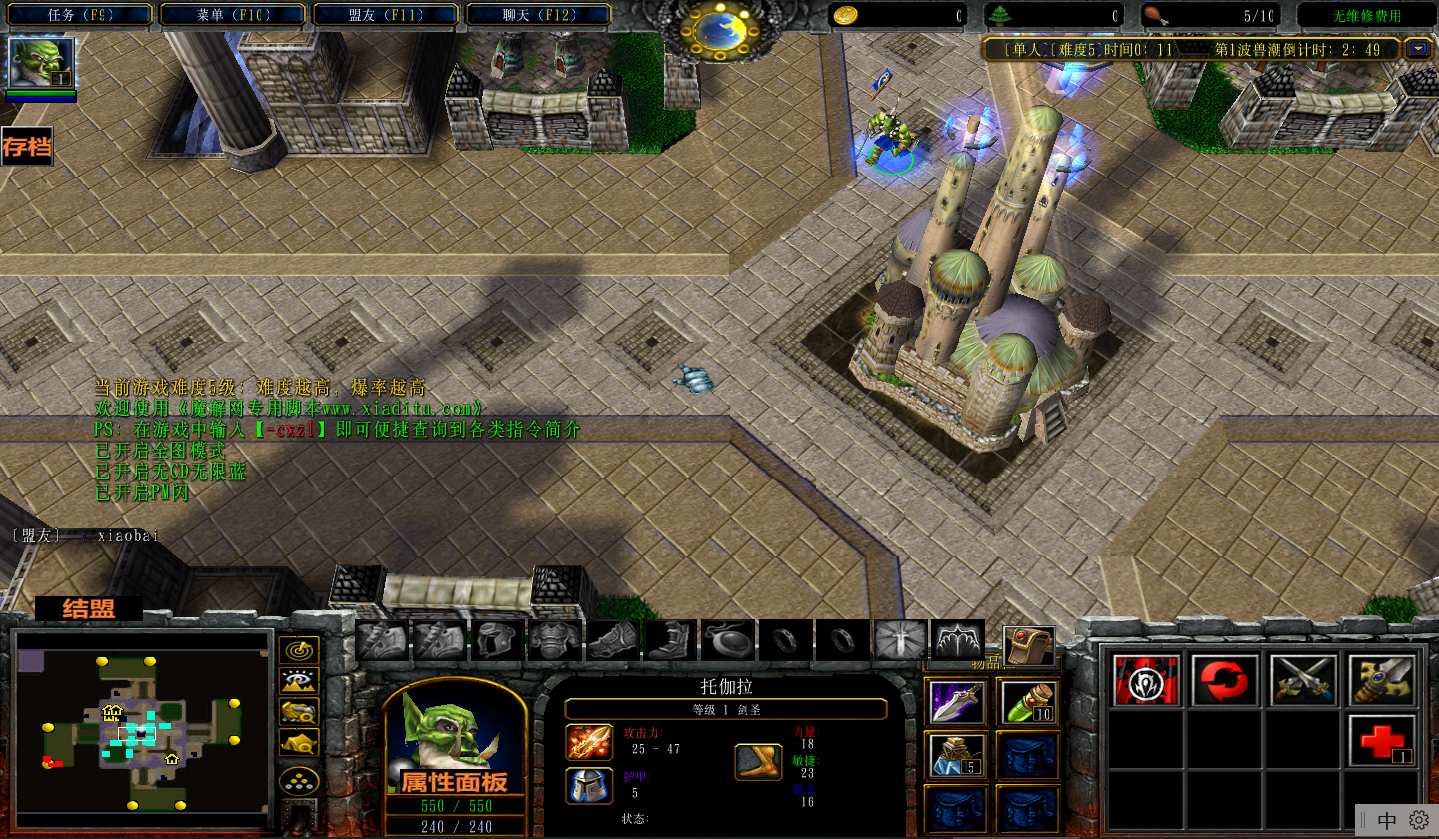The image size is (1439, 839).
Task: Use the inventory item with 5 charges
Action: [x=957, y=755]
